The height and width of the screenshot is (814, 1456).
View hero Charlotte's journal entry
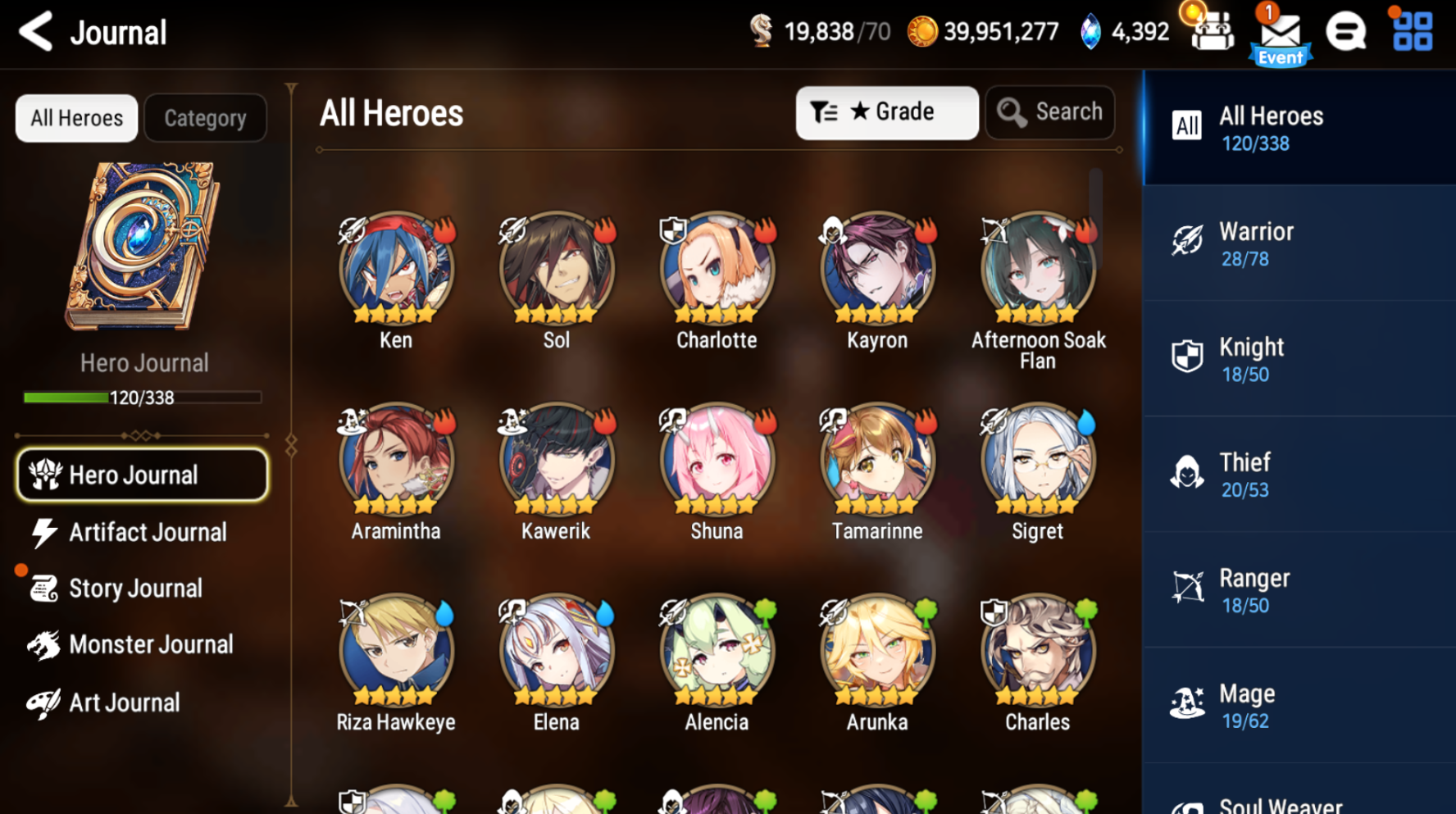717,269
